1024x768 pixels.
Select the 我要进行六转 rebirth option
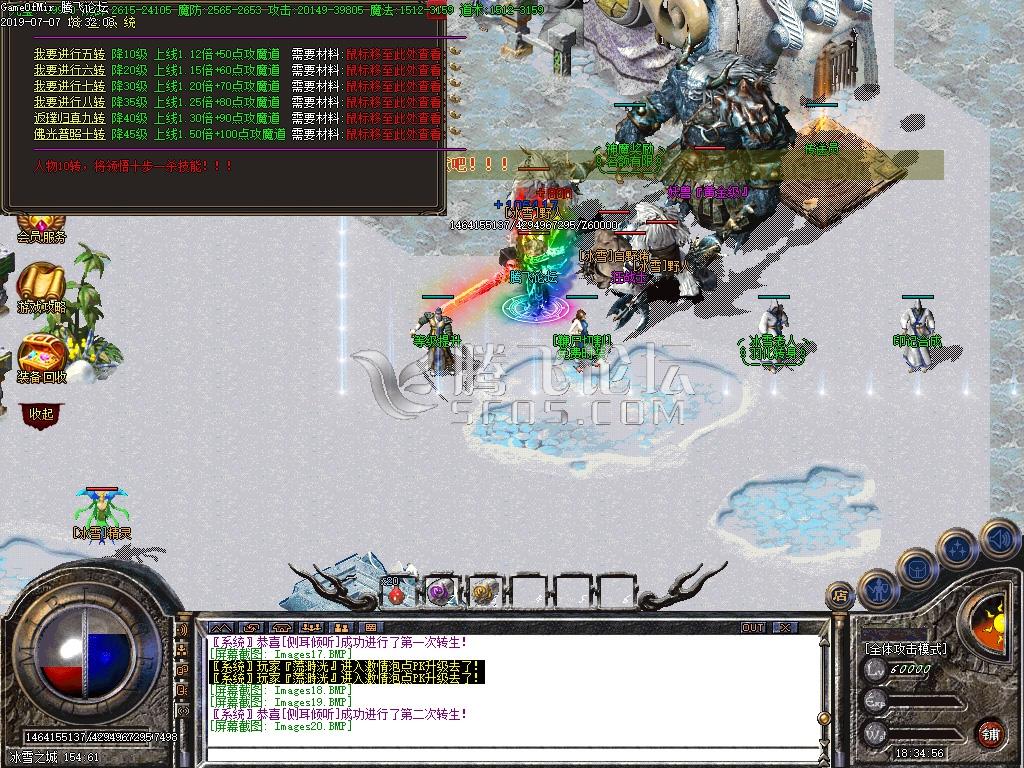(69, 70)
